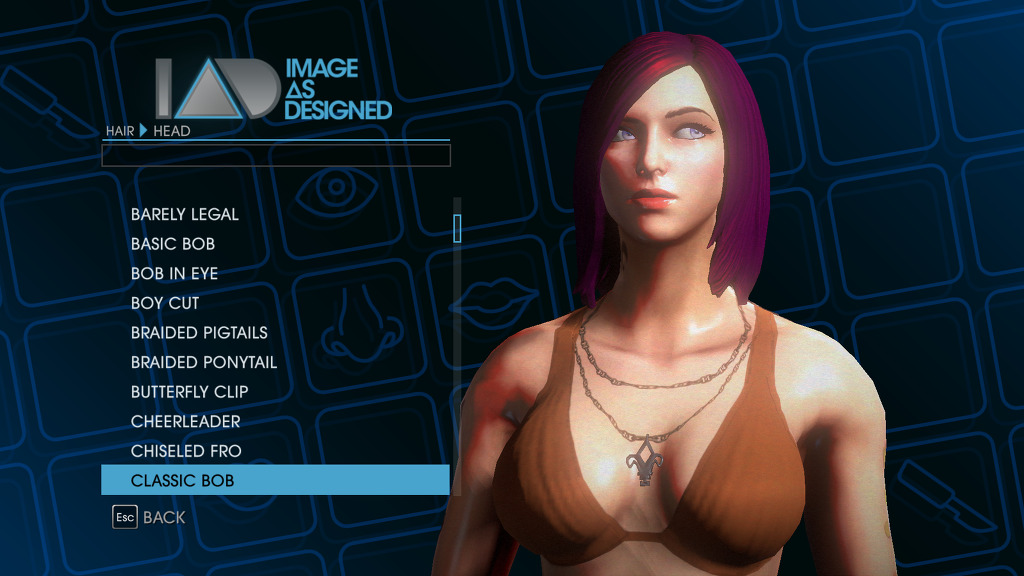Choose the Basic Bob hairstyle
The image size is (1024, 576).
pyautogui.click(x=173, y=244)
